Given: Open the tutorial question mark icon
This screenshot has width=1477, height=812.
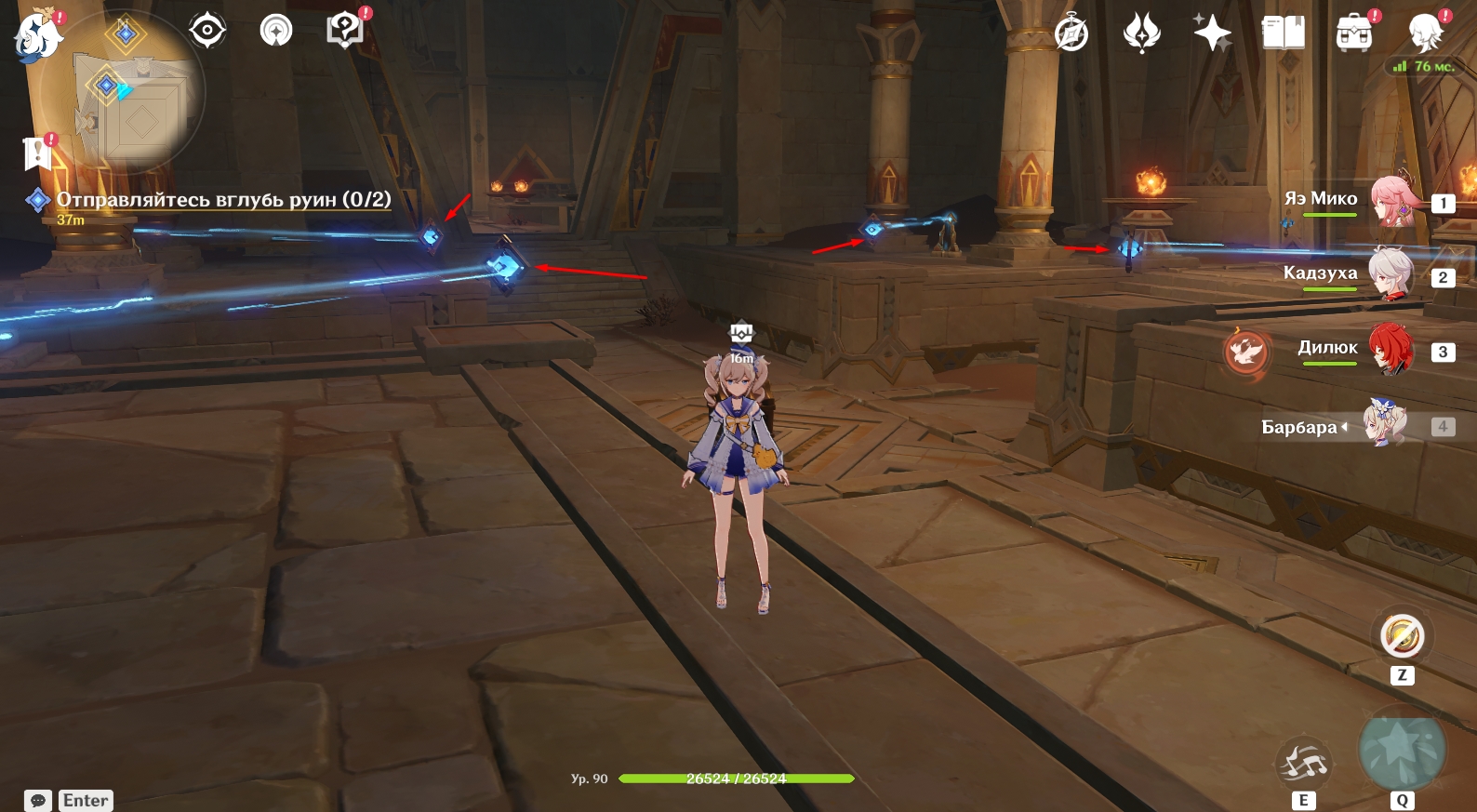Looking at the screenshot, I should coord(345,31).
